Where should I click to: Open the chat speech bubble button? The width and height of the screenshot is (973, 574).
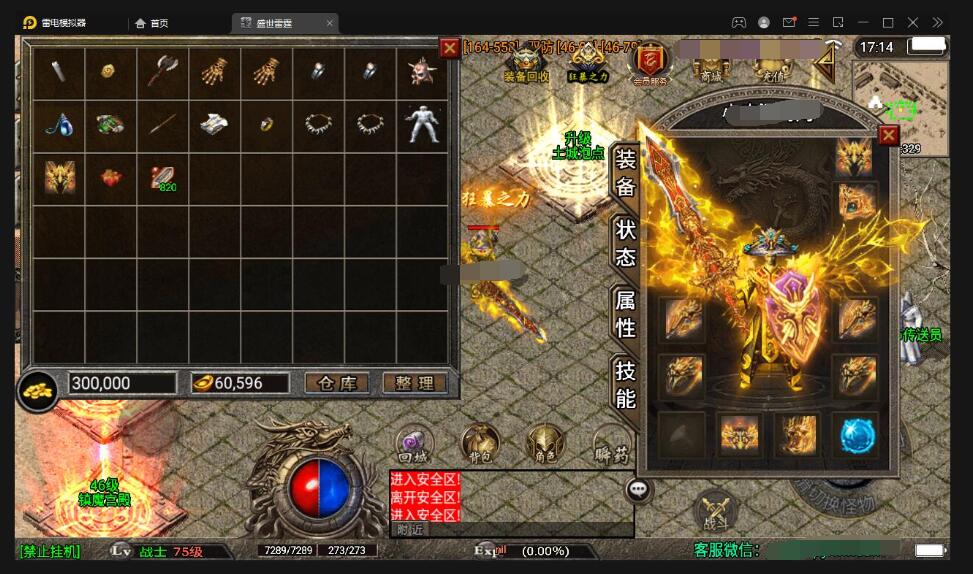click(x=639, y=490)
